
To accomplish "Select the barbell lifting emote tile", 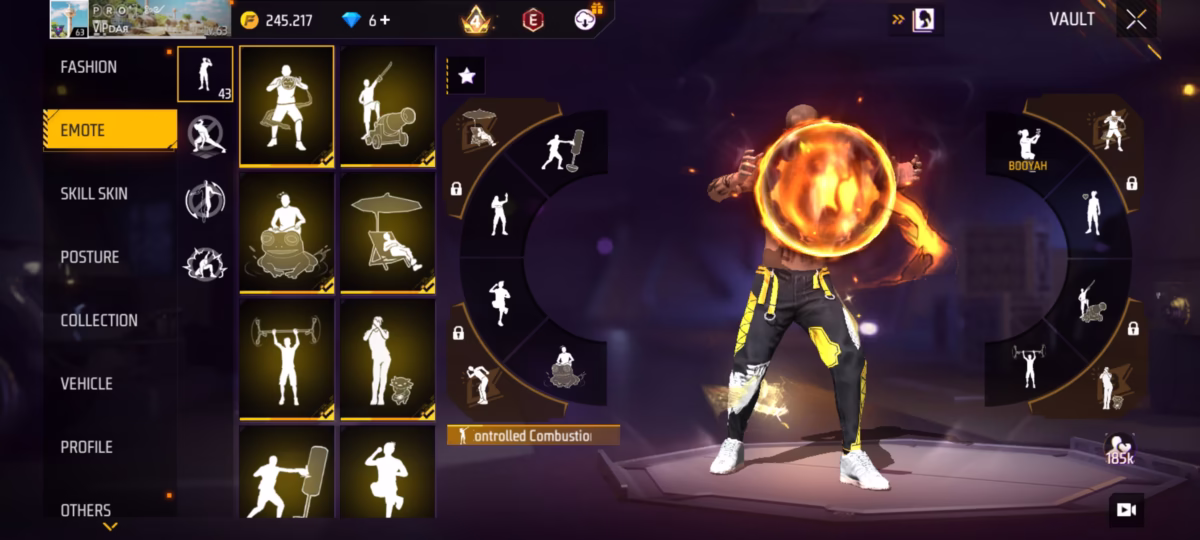I will click(x=287, y=360).
